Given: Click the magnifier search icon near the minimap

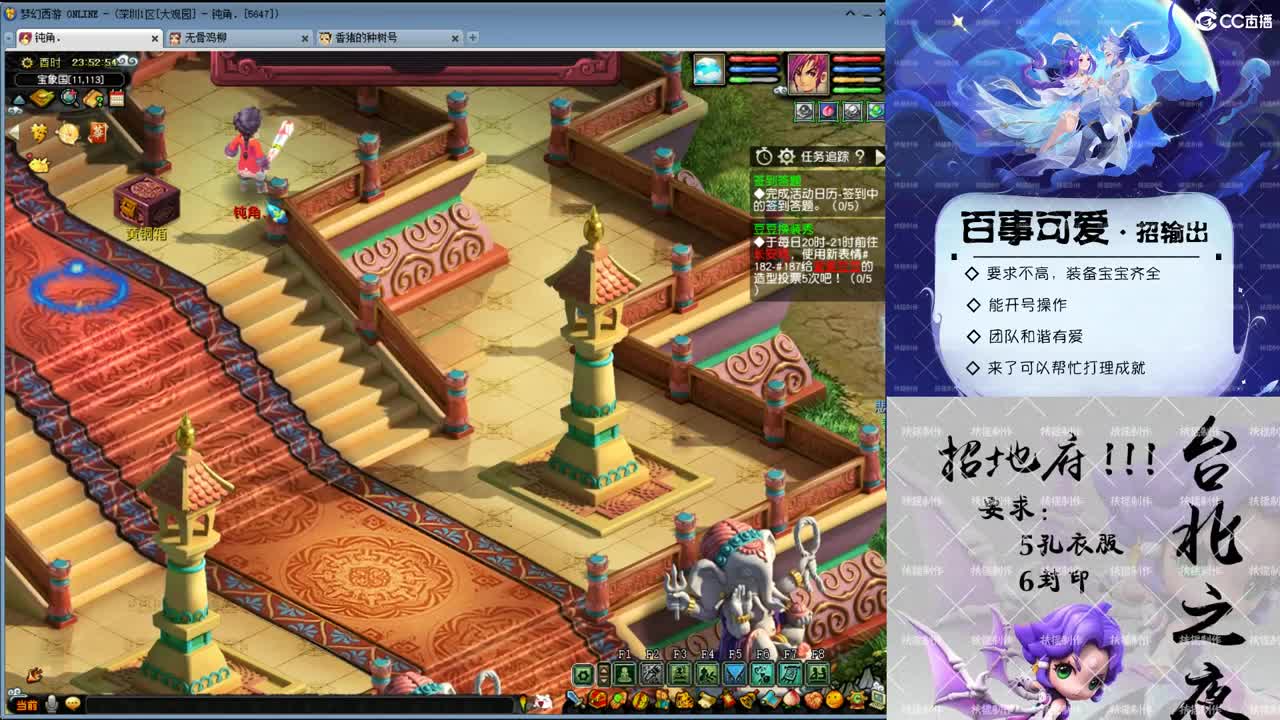Looking at the screenshot, I should pos(69,97).
